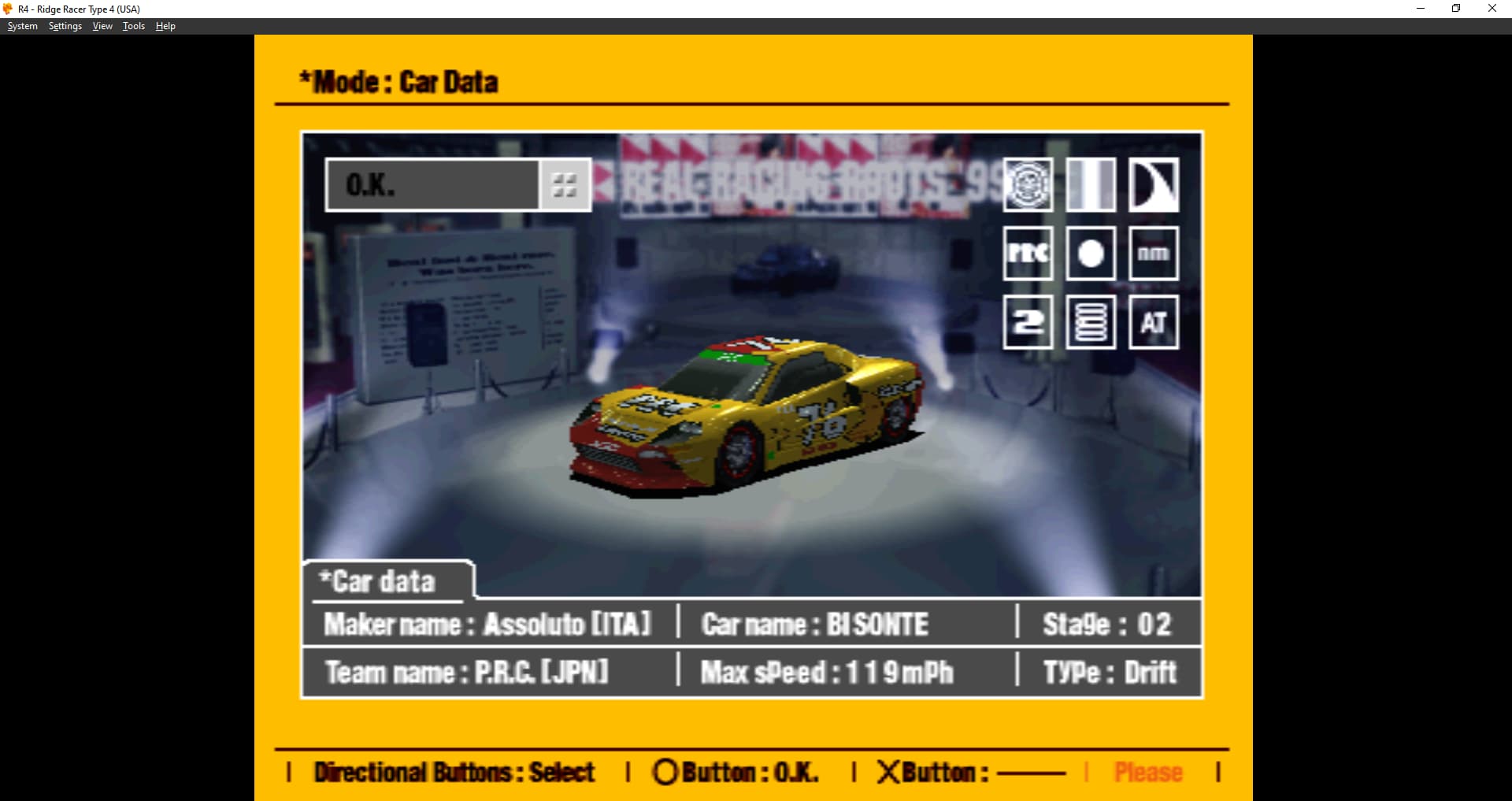Select the circular emblem icon

tap(1028, 185)
